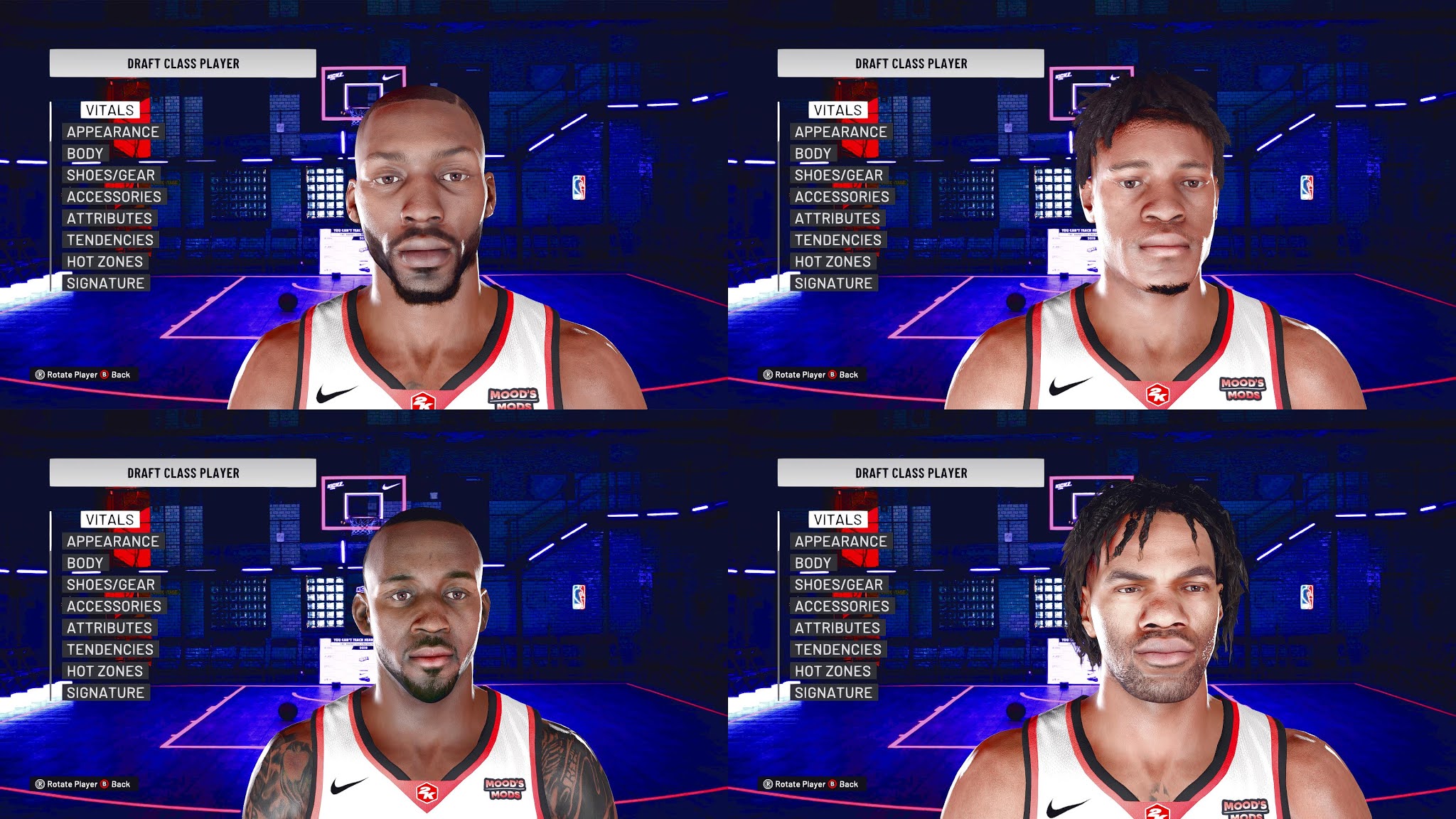Click the DRAFT CLASS PLAYER header bar
The width and height of the screenshot is (1456, 819).
pyautogui.click(x=182, y=63)
